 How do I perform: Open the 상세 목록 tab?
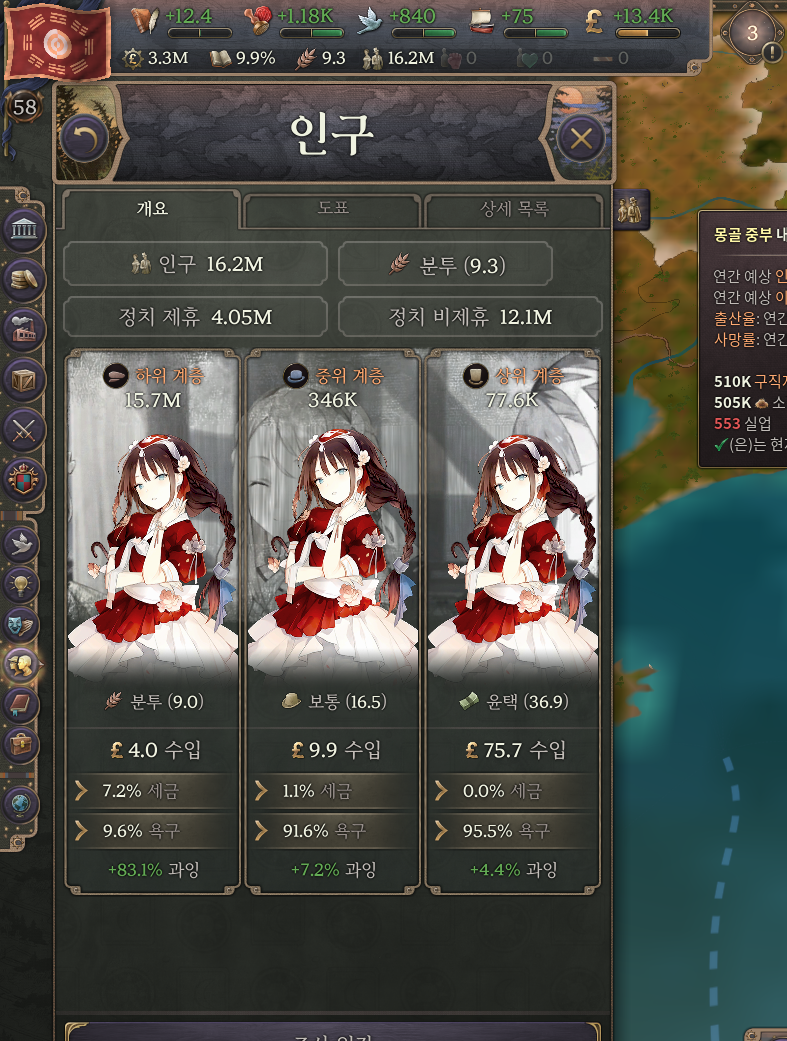coord(514,210)
